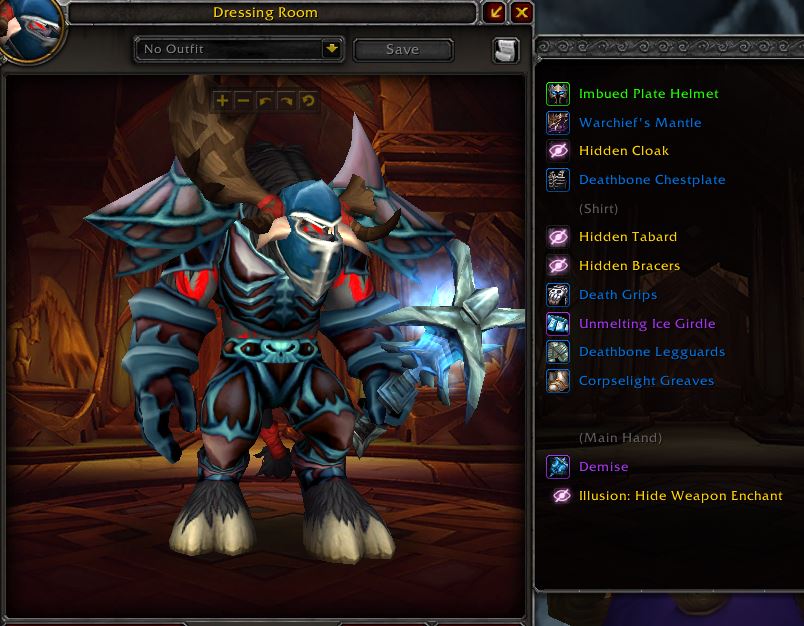Zoom in on the character model
Viewport: 804px width, 626px height.
point(222,101)
